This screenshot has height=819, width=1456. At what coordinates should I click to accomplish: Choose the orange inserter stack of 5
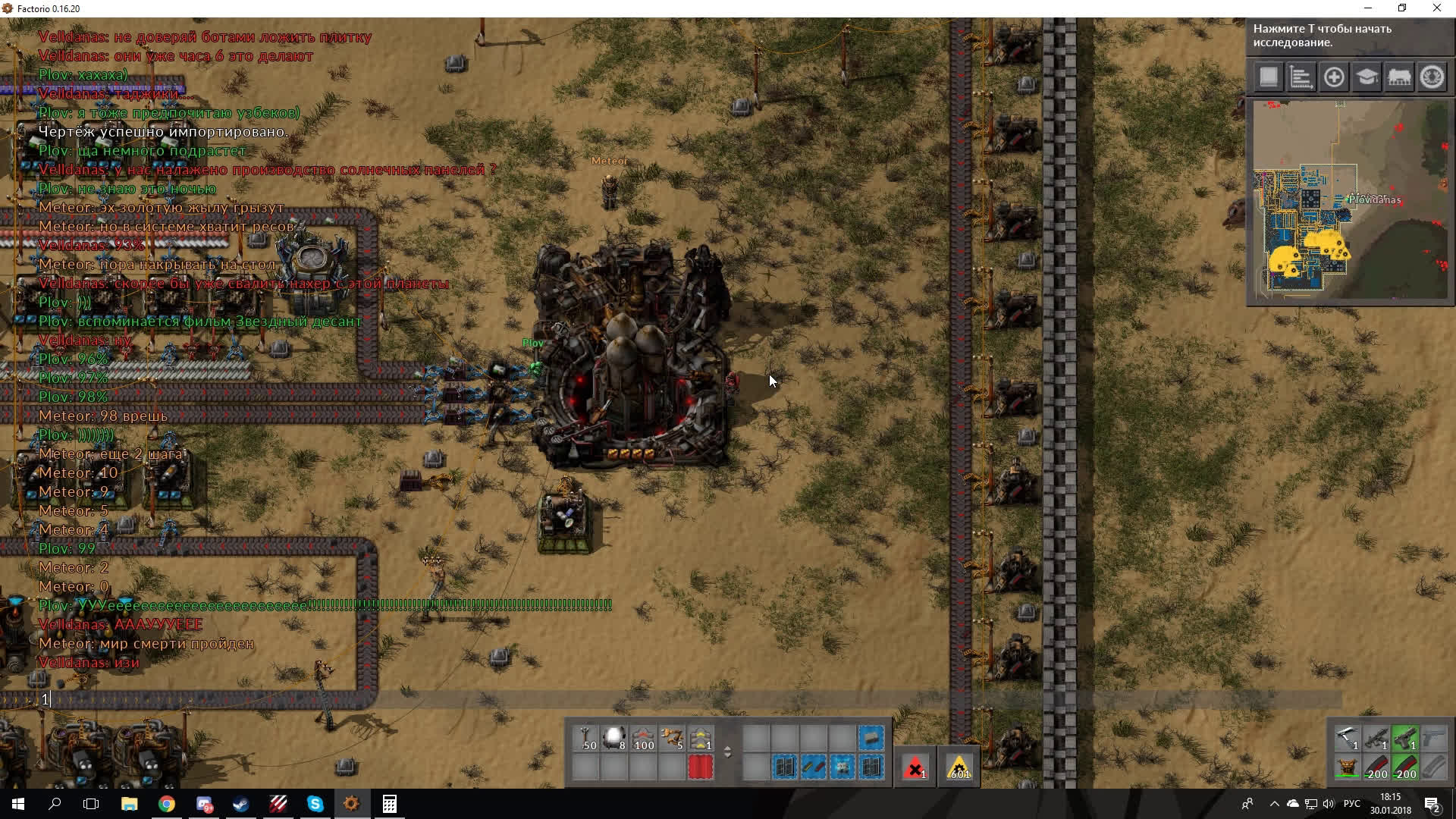[x=673, y=739]
